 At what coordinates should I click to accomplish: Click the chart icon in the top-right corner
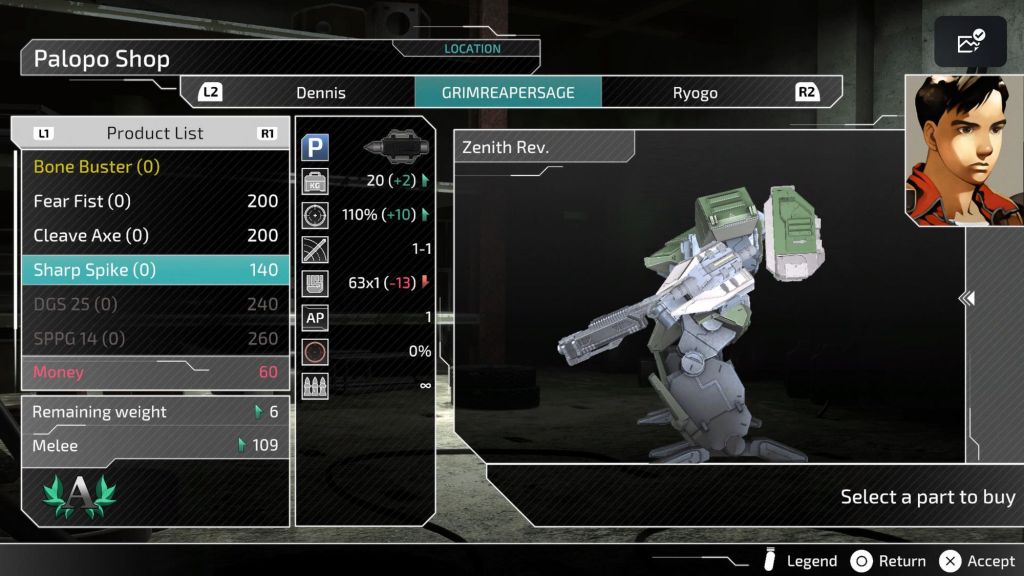[970, 42]
